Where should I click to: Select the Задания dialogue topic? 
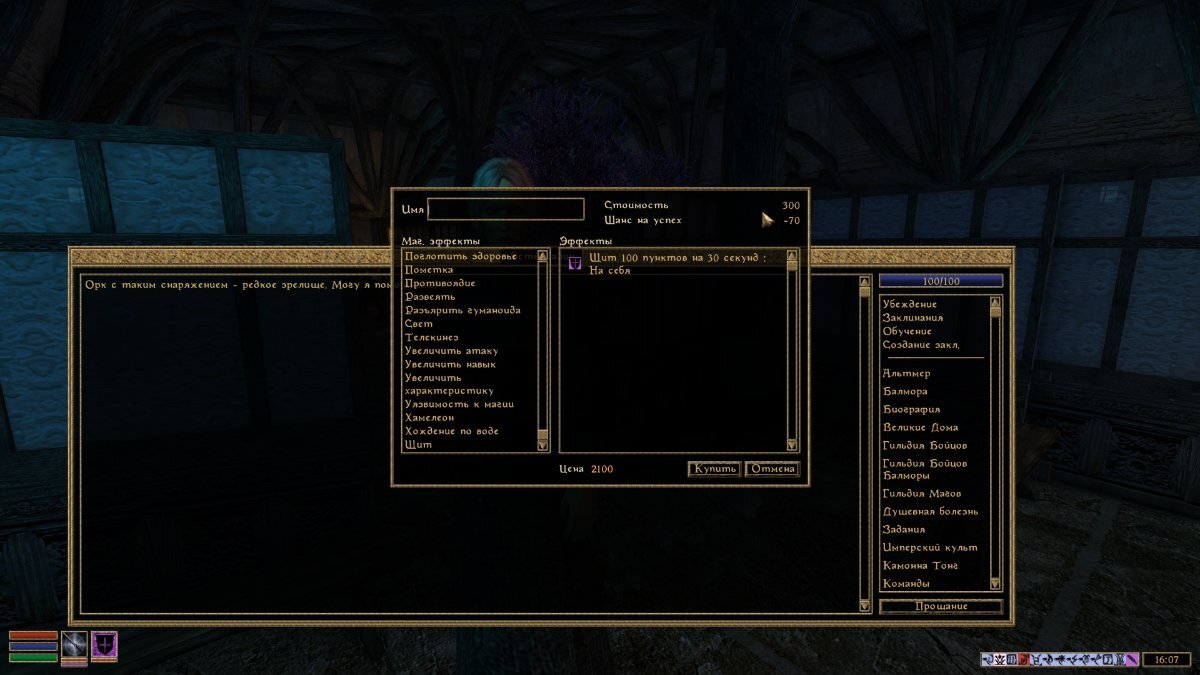point(904,529)
